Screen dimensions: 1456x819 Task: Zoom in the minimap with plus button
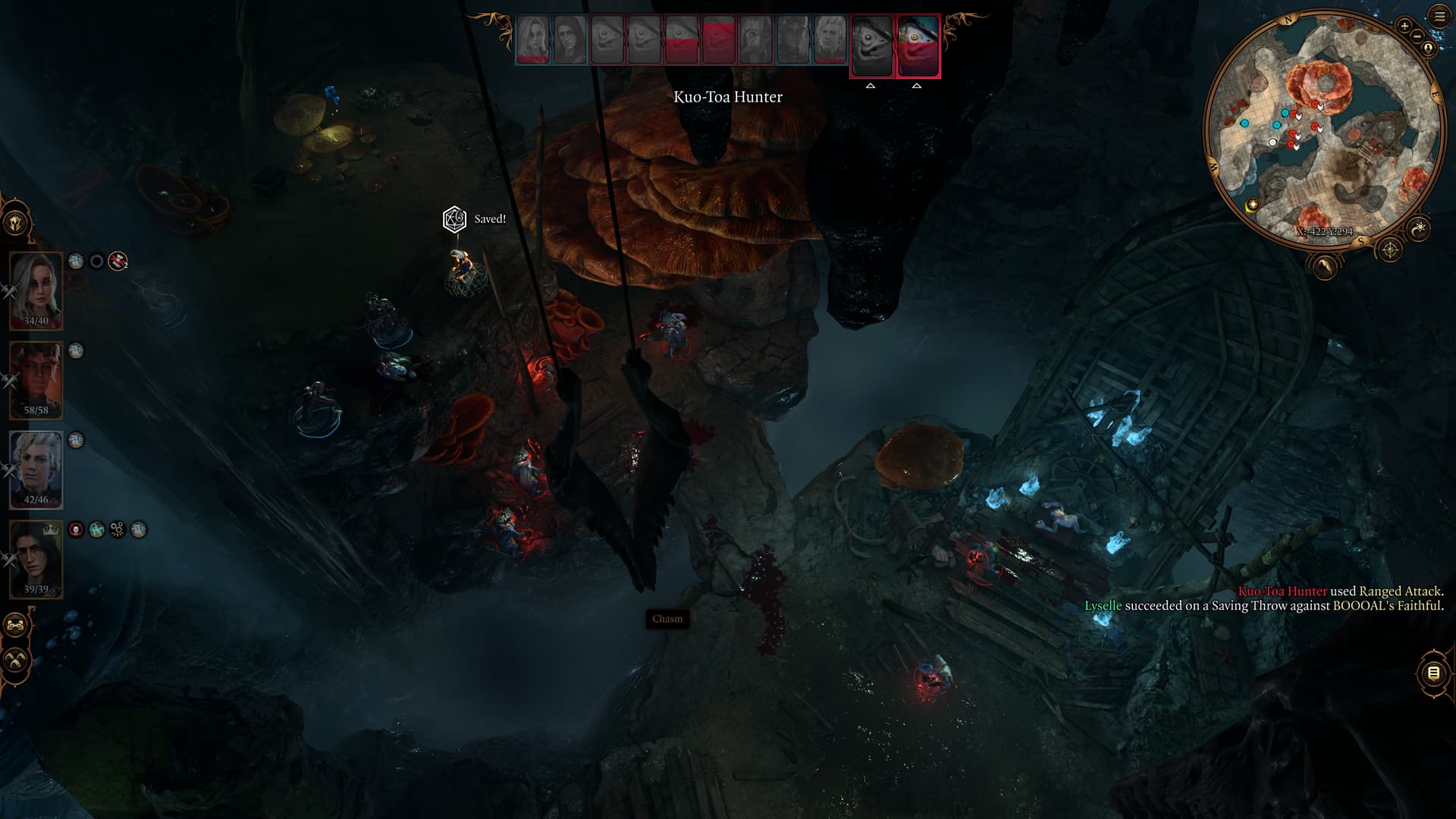[x=1404, y=26]
